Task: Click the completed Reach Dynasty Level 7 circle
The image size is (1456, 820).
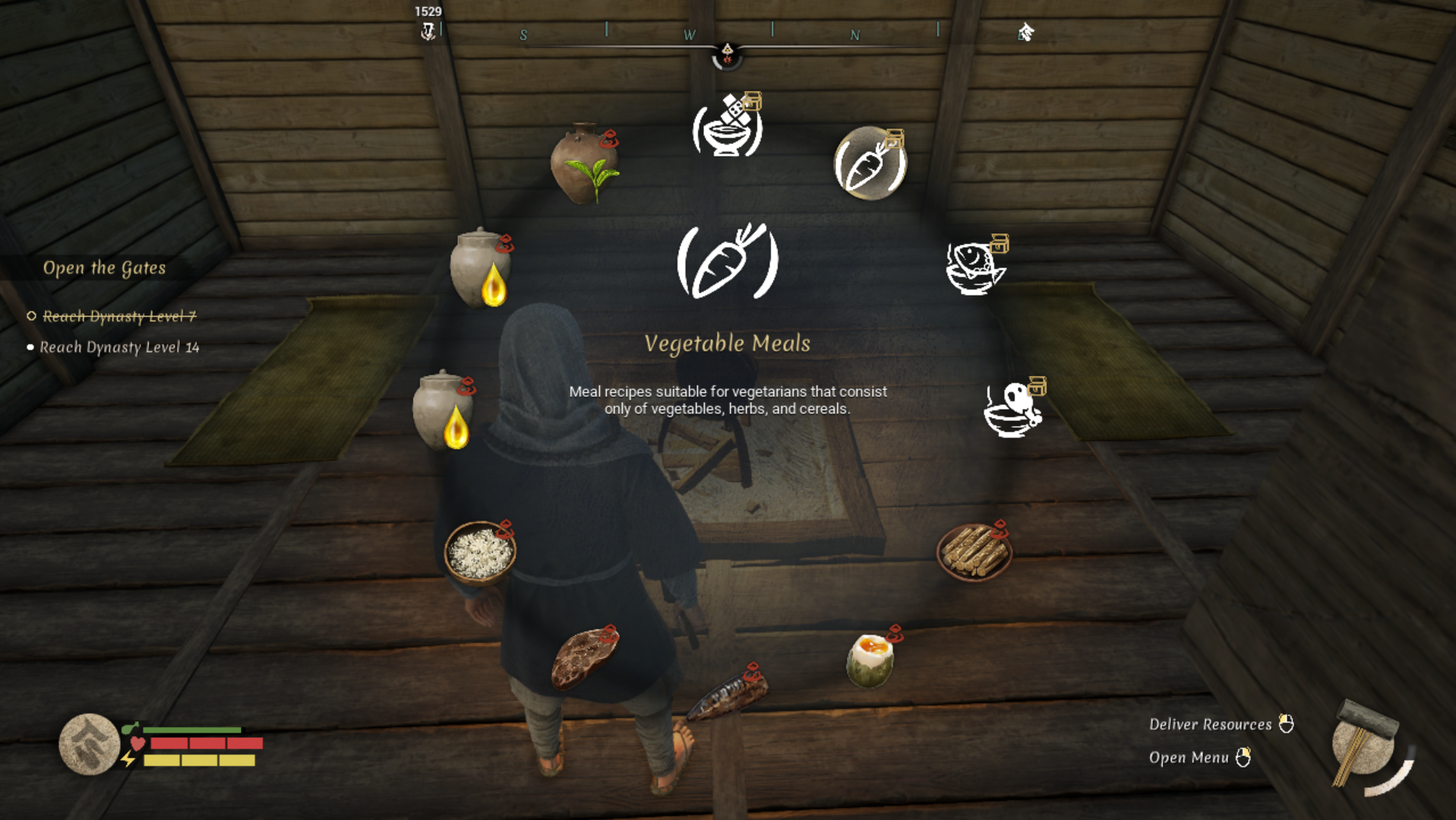Action: (x=30, y=316)
